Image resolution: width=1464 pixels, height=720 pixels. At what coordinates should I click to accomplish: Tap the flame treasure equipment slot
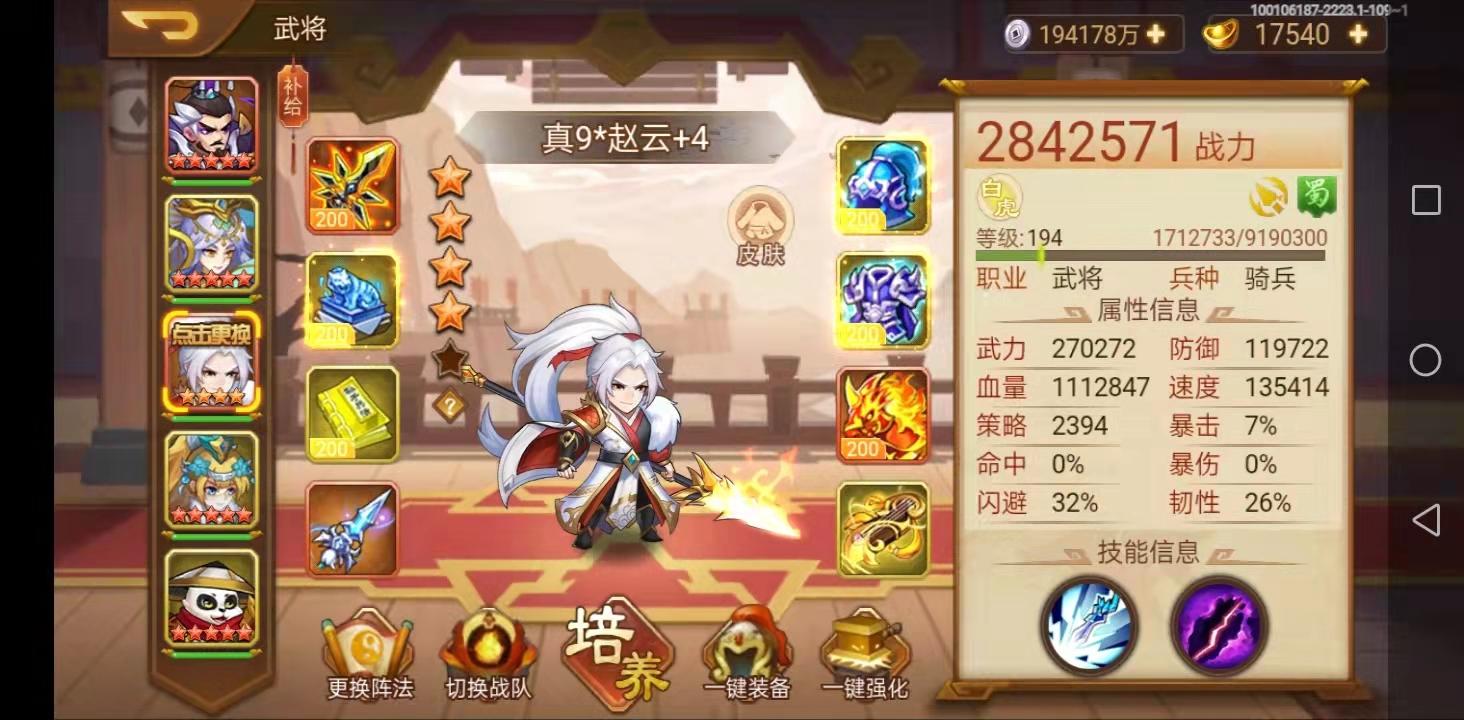880,415
